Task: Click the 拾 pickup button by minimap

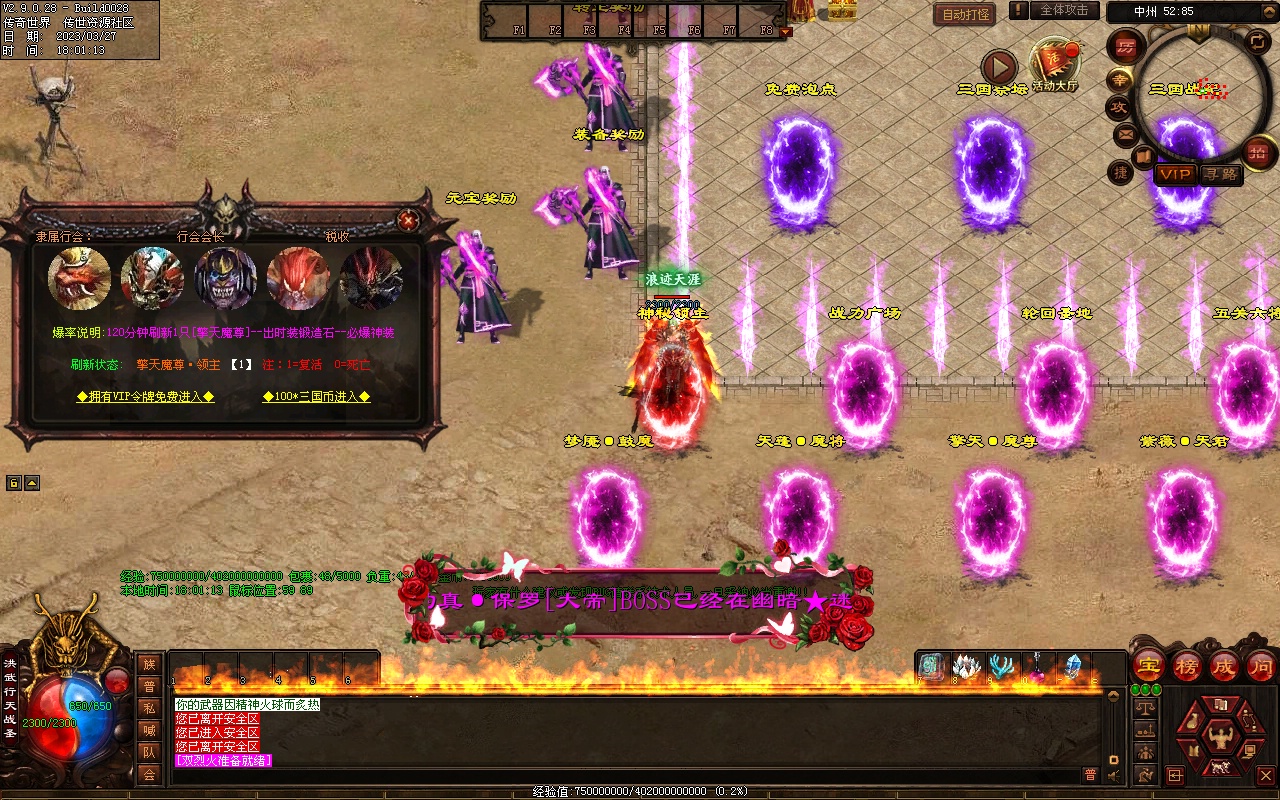Action: pos(1259,152)
